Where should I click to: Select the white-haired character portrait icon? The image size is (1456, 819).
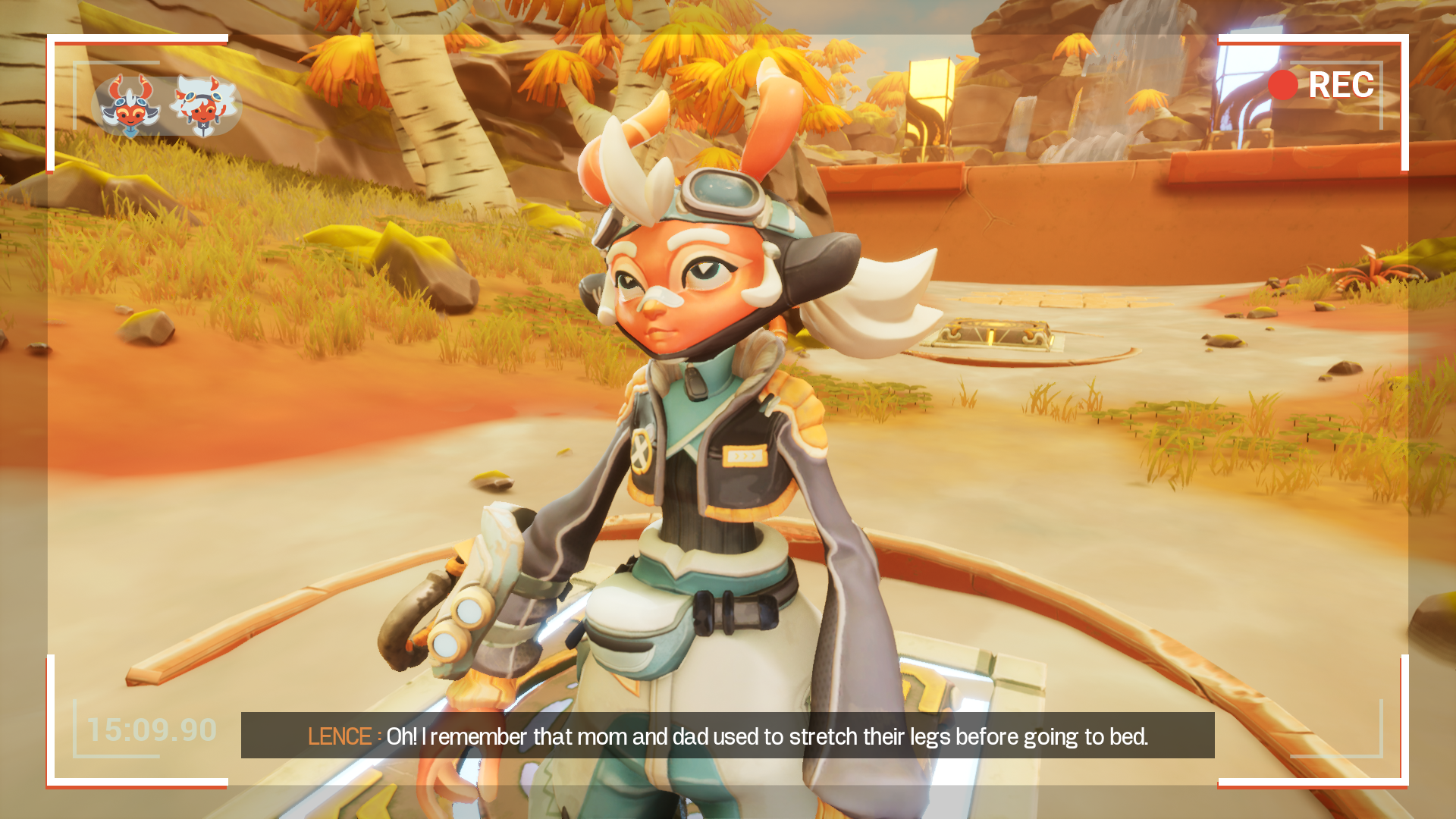pos(203,105)
